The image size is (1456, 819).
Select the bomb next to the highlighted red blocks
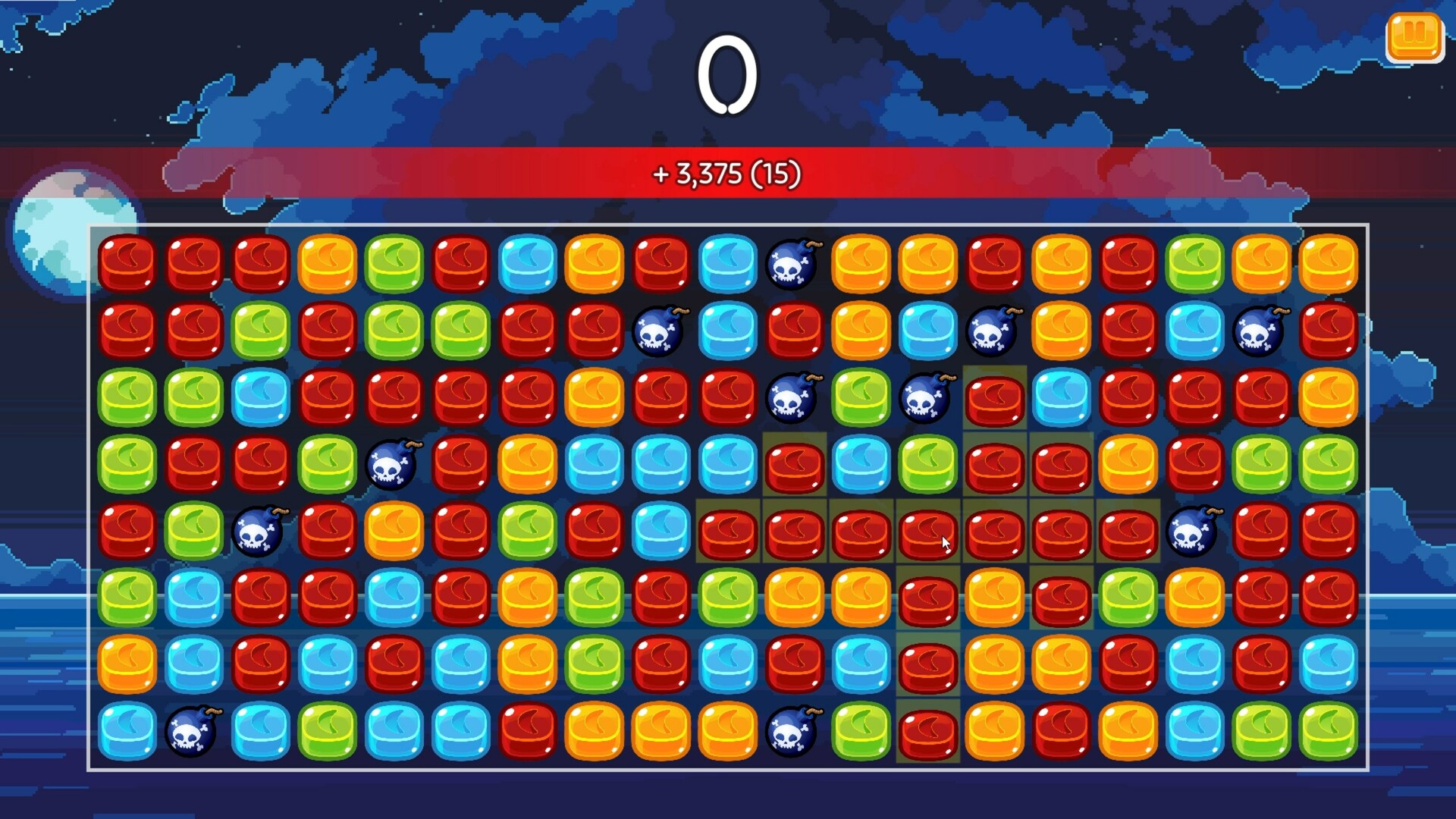(1192, 531)
